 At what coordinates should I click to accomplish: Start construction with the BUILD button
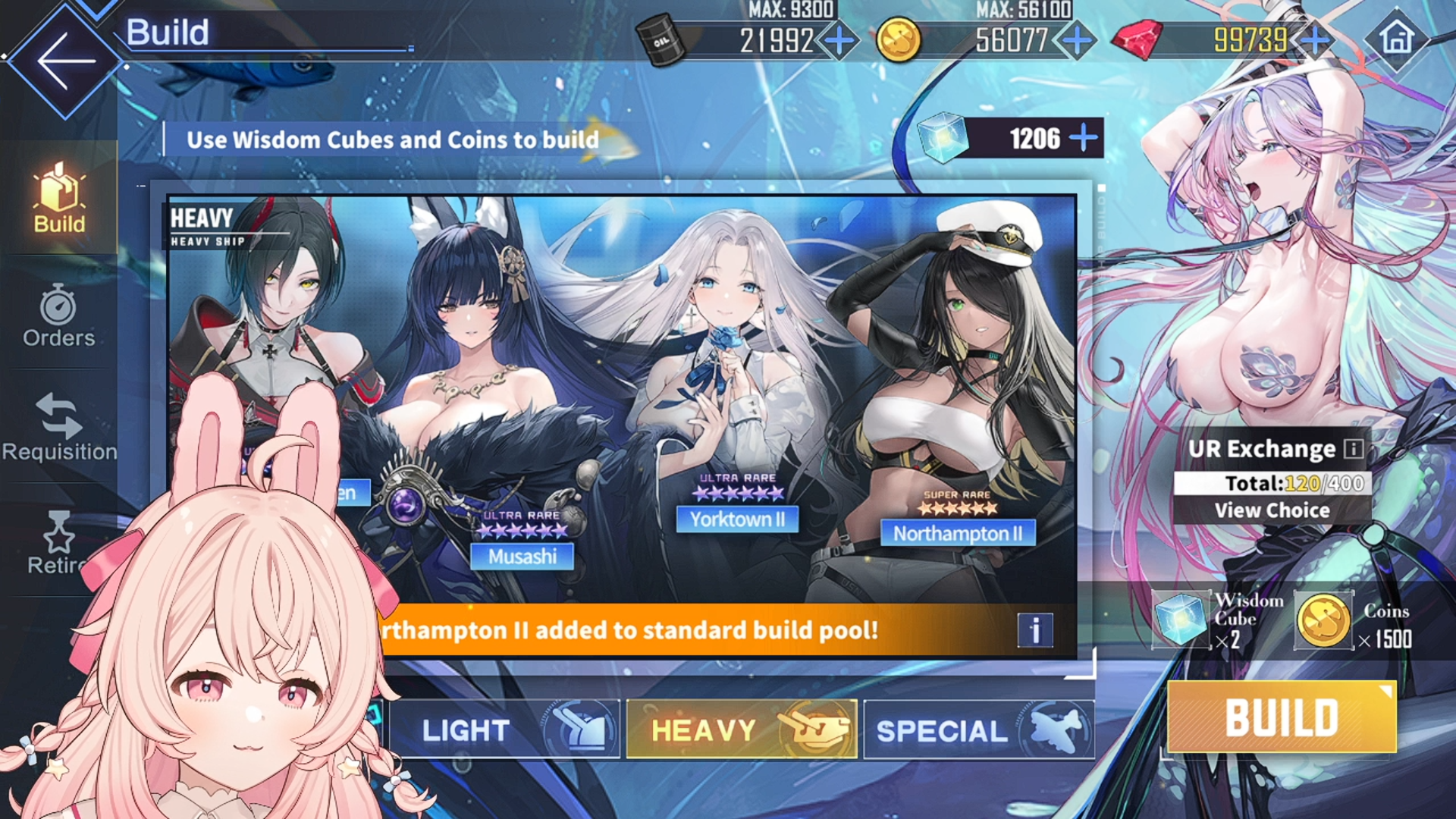tap(1282, 717)
